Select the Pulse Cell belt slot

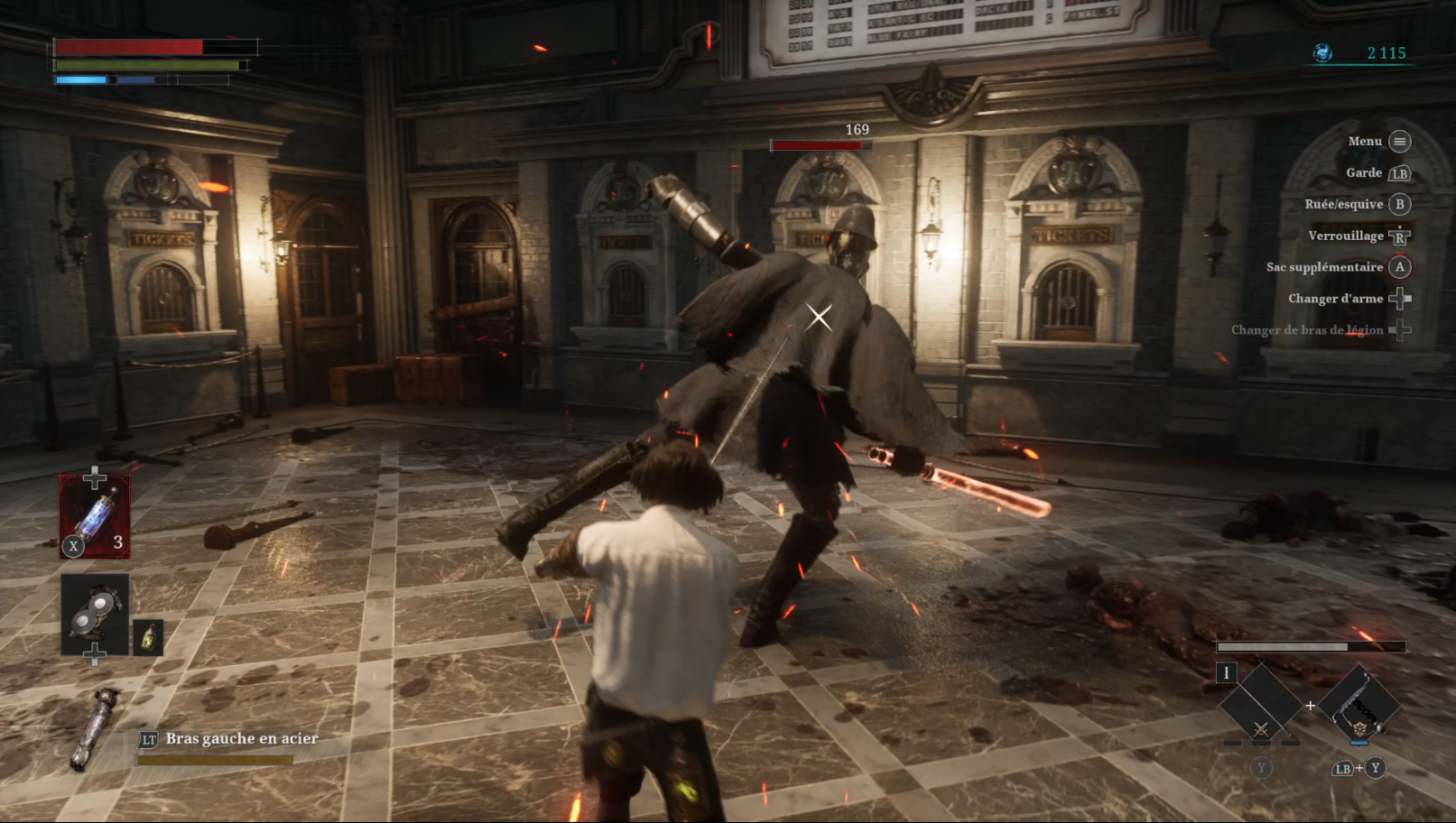click(x=95, y=516)
